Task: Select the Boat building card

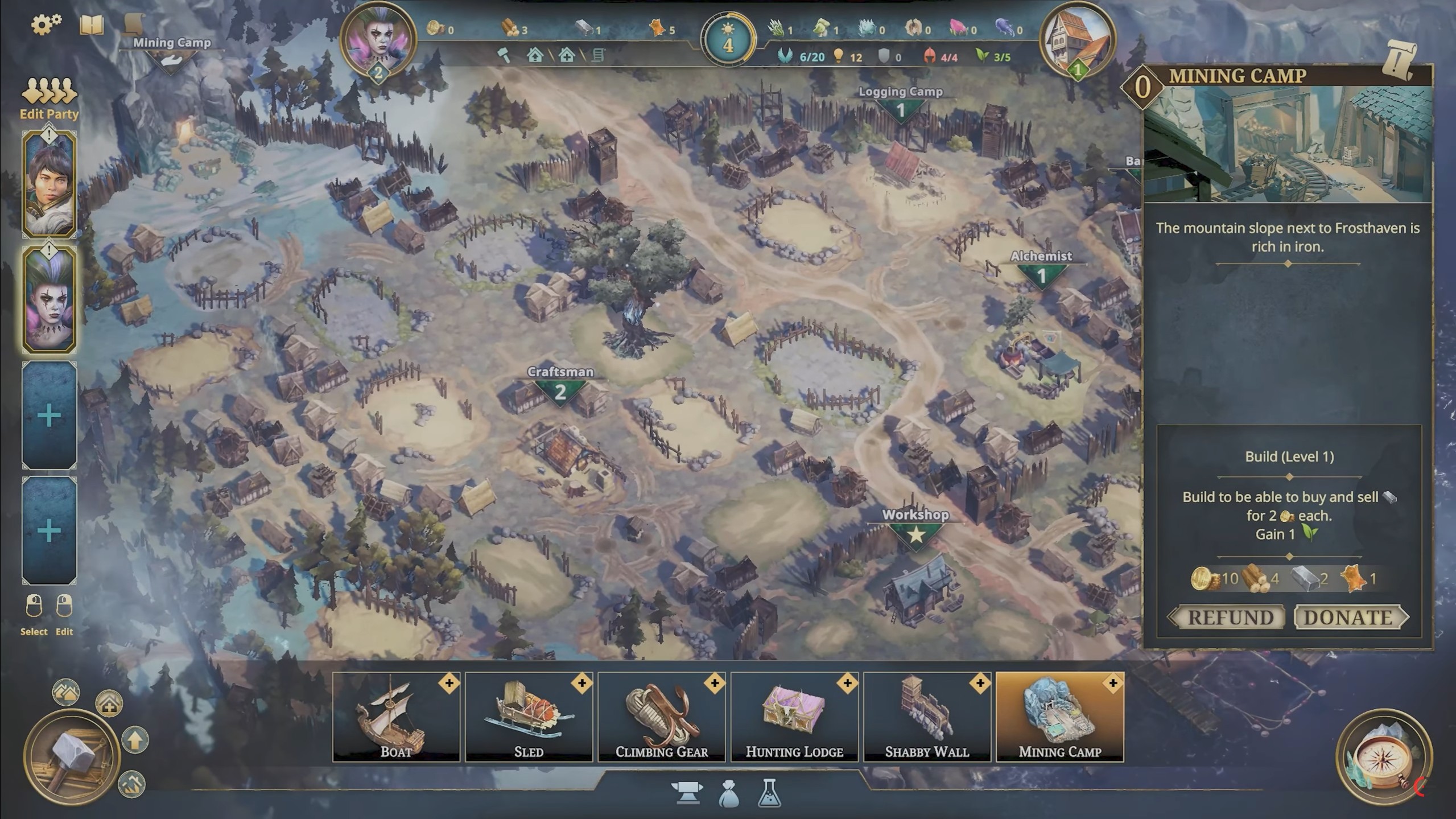Action: point(396,717)
